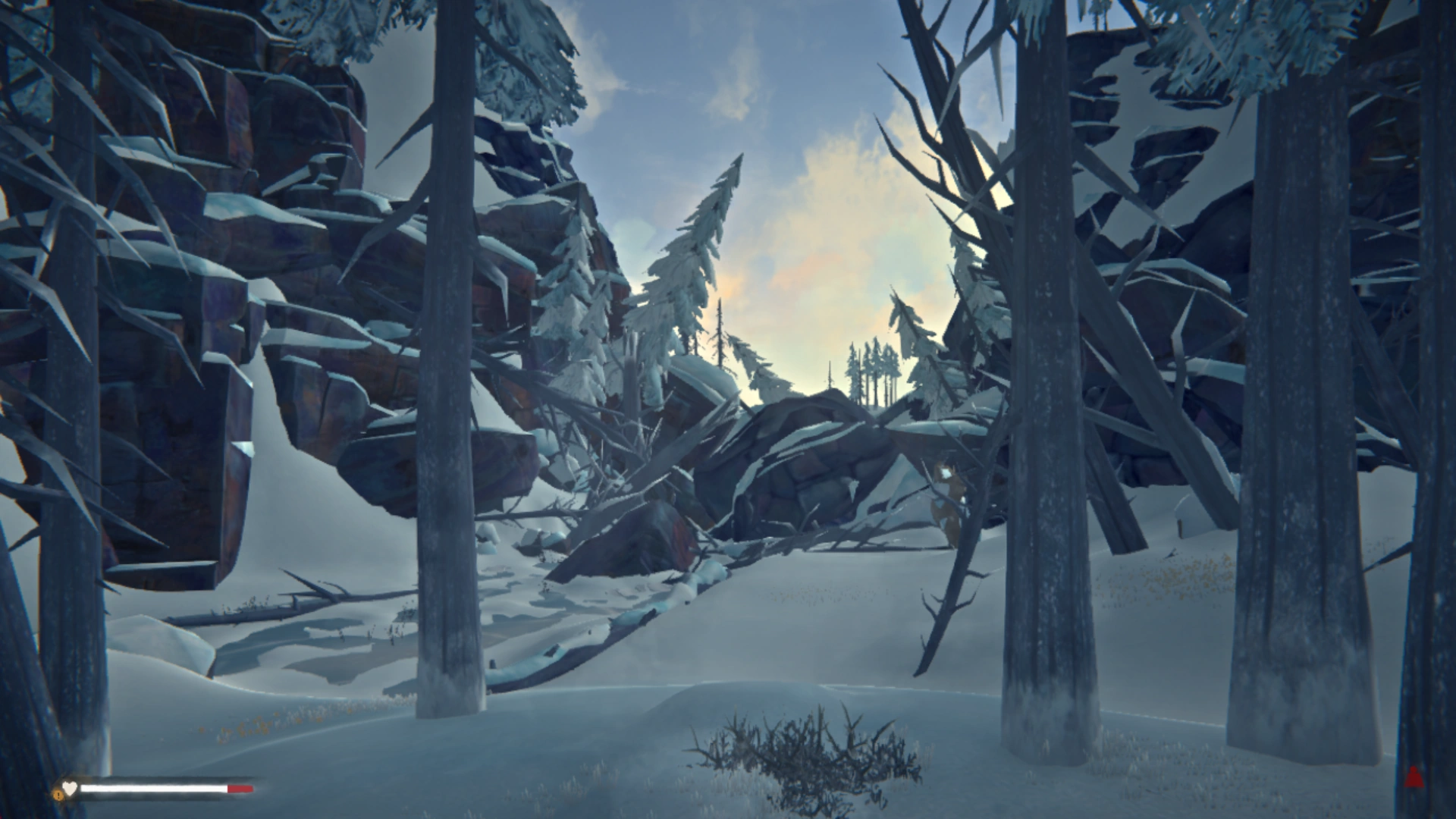Click the red afflicted segment of the condition bar

(x=239, y=789)
